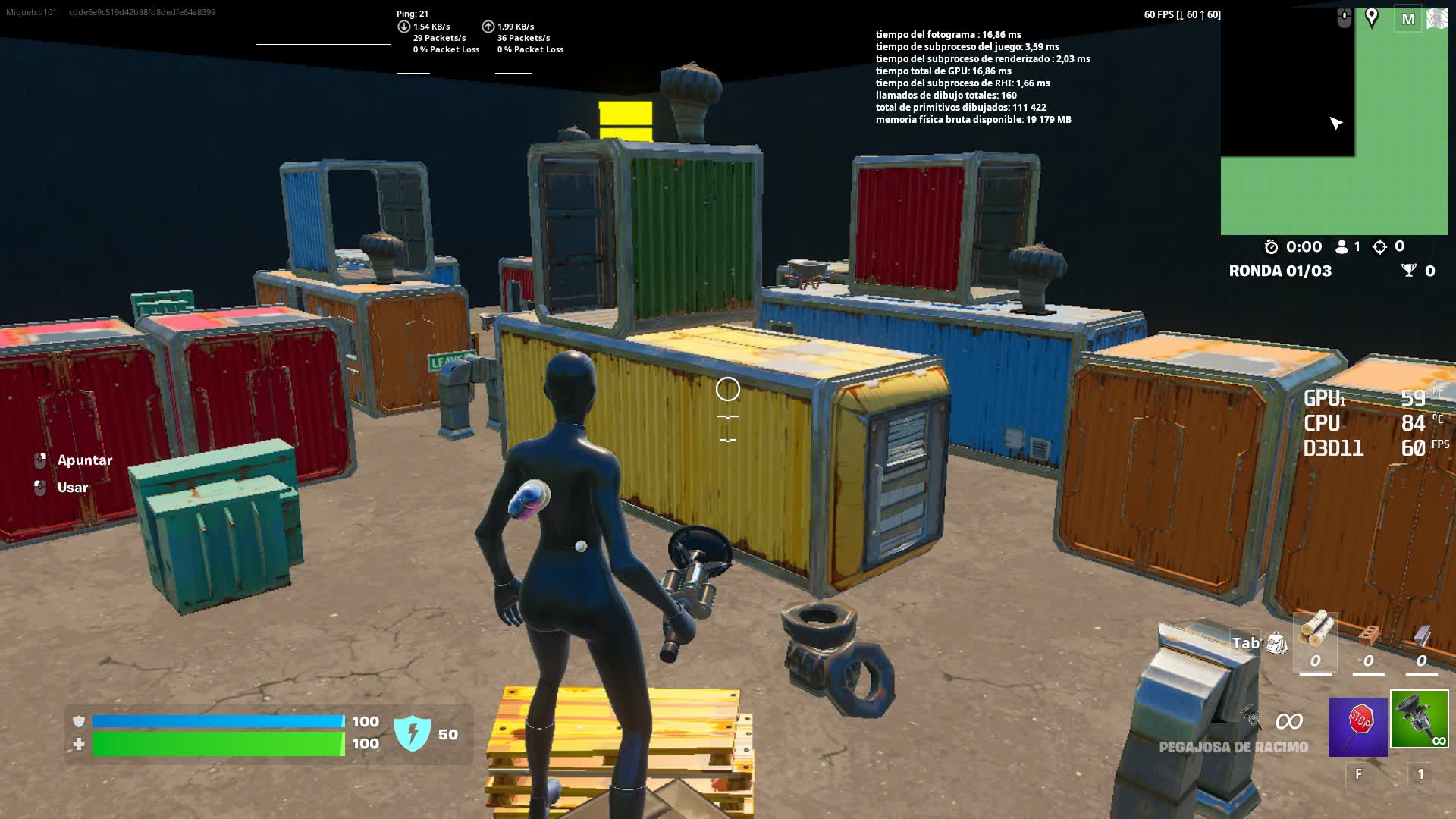
Task: Select the metal building material
Action: [x=1422, y=634]
